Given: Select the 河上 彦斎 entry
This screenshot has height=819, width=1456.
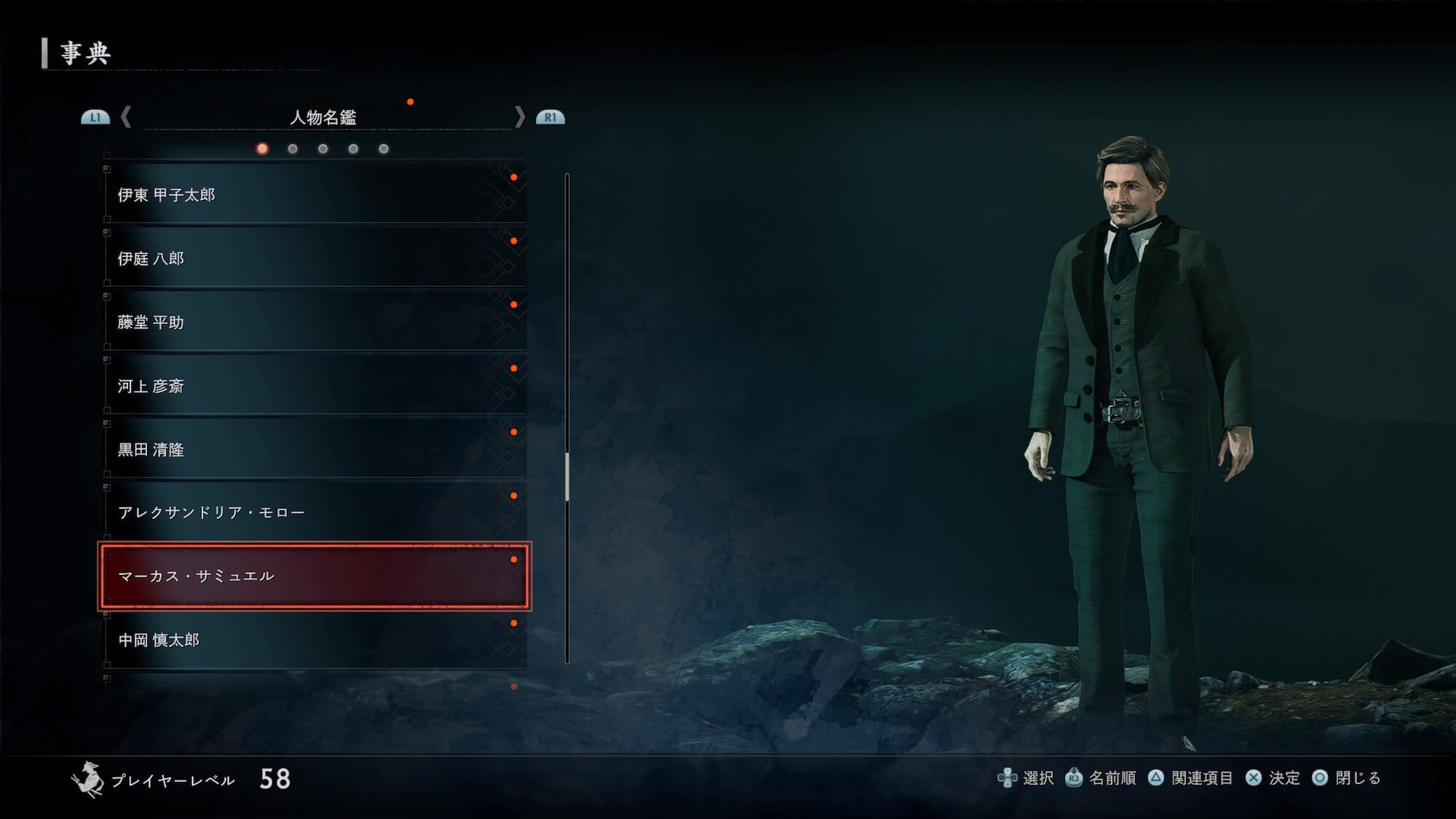Looking at the screenshot, I should click(x=314, y=386).
